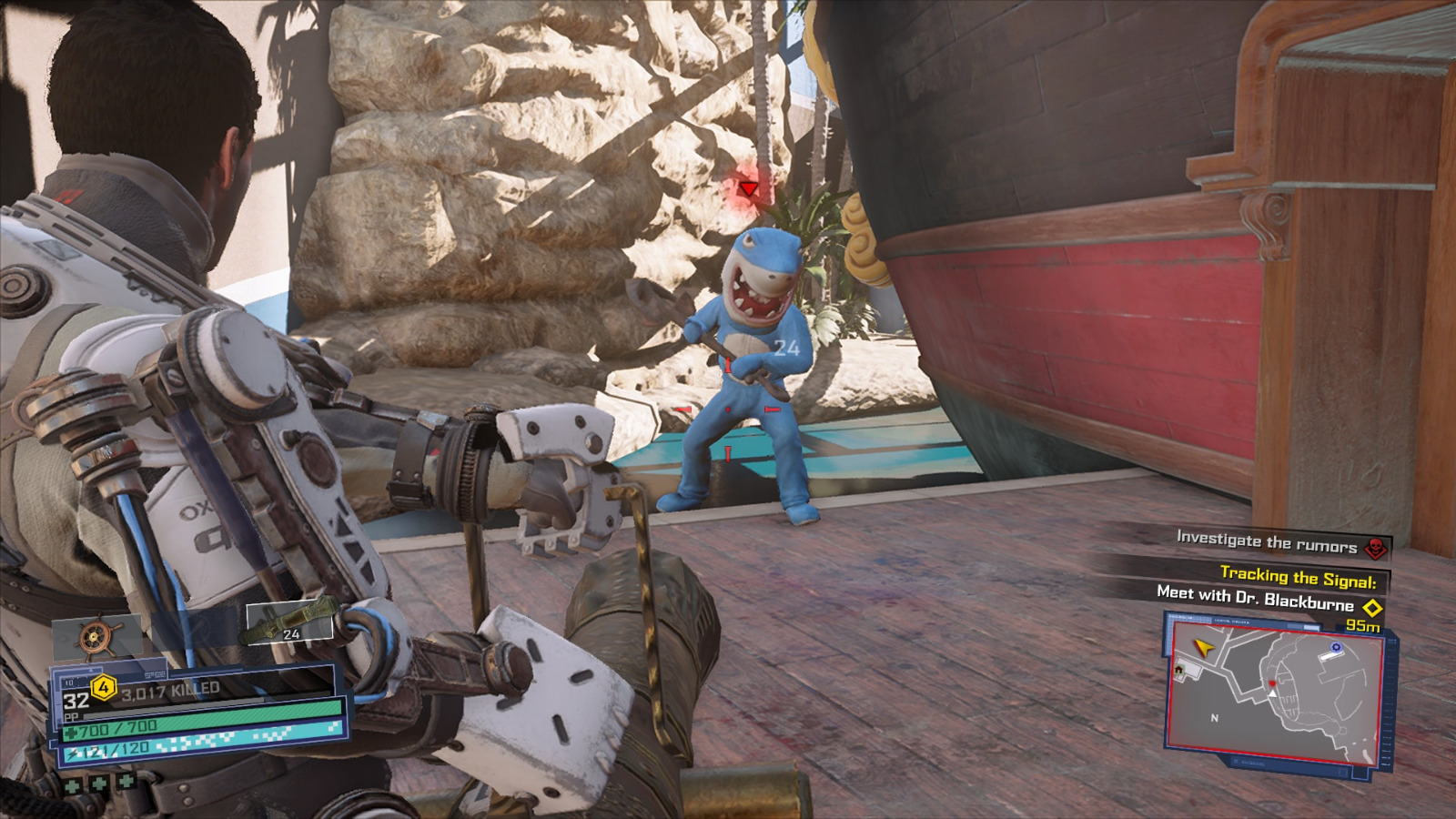Click the yellow diamond waypoint icon
This screenshot has height=819, width=1456.
pyautogui.click(x=1372, y=607)
